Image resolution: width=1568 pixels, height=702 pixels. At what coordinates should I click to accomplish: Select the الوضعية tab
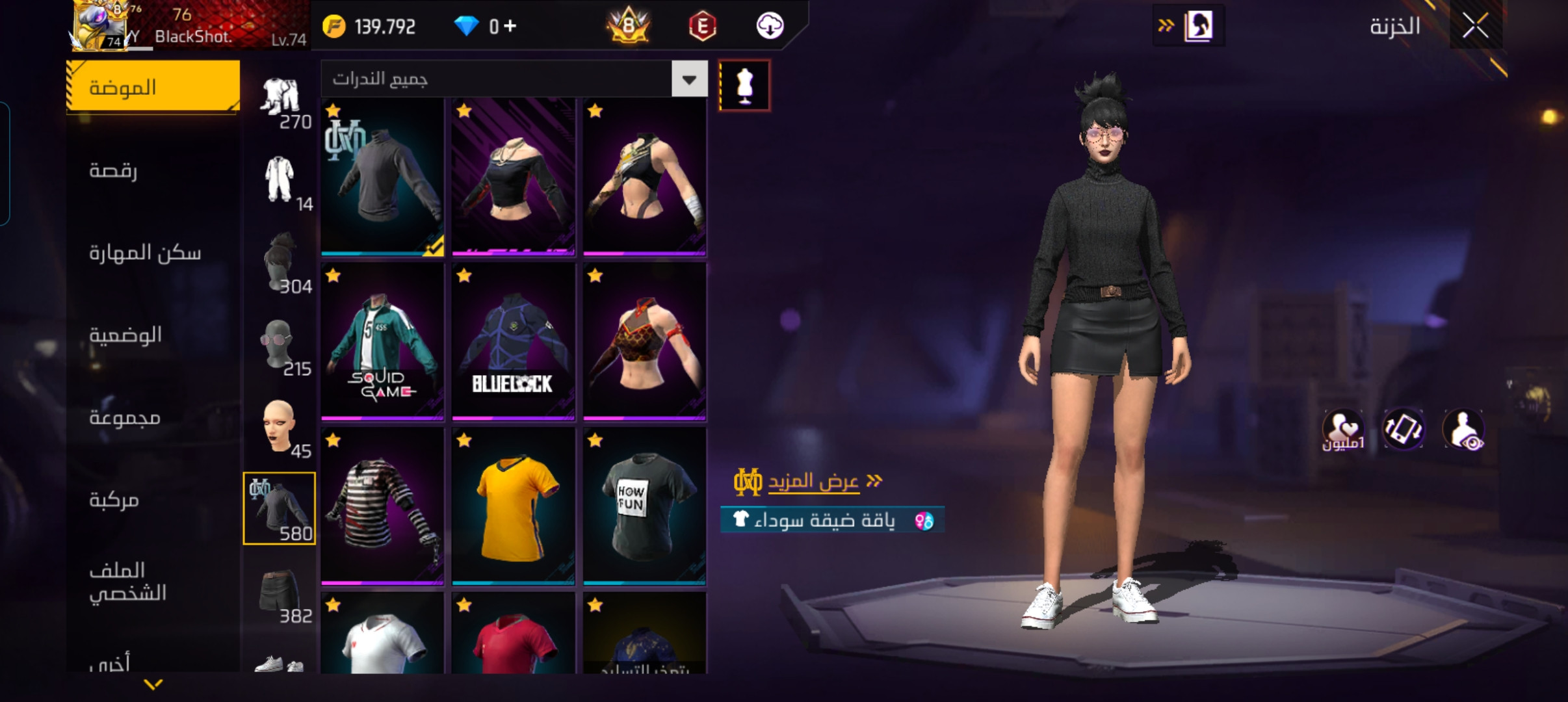point(125,335)
